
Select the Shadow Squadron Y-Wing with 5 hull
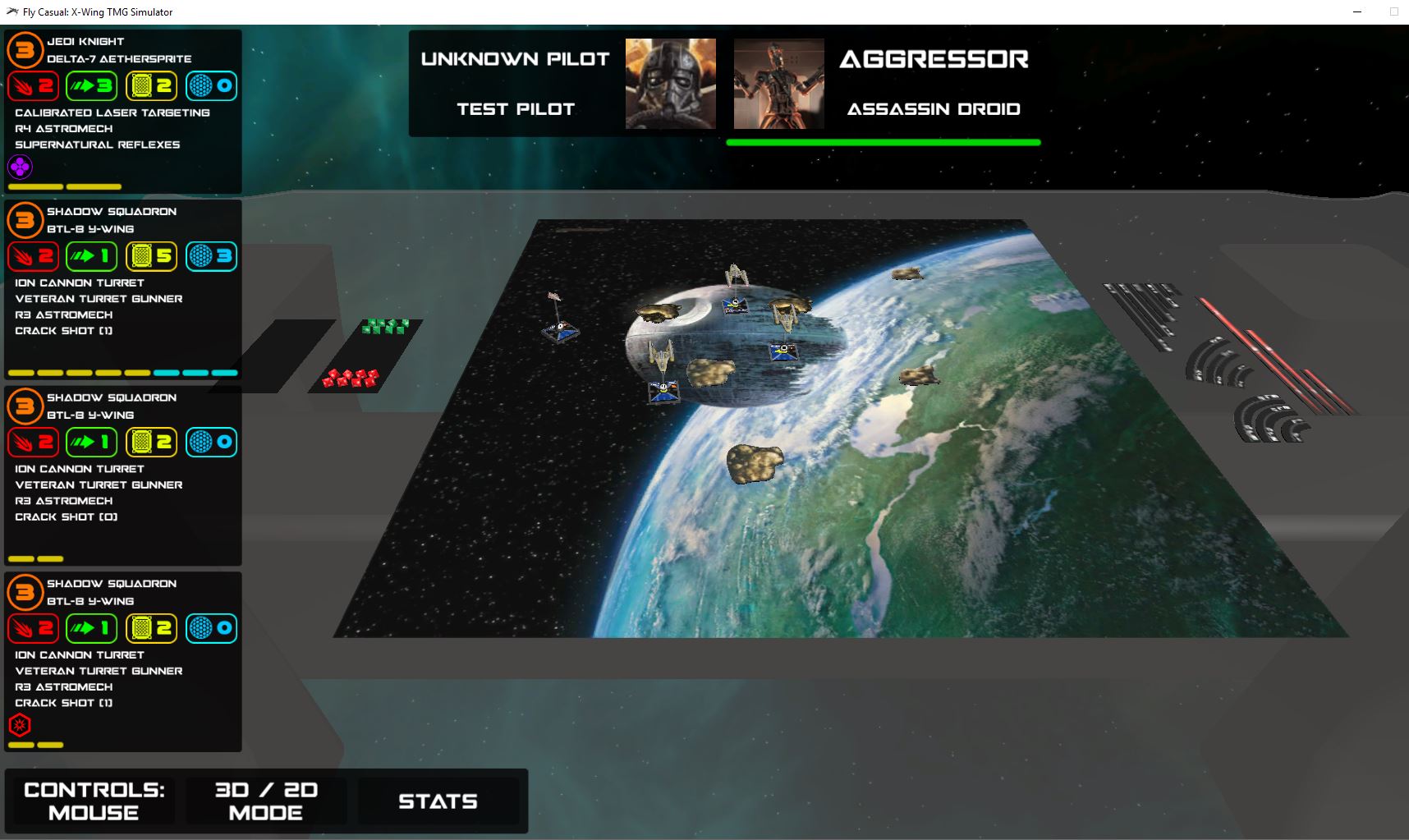(123, 289)
